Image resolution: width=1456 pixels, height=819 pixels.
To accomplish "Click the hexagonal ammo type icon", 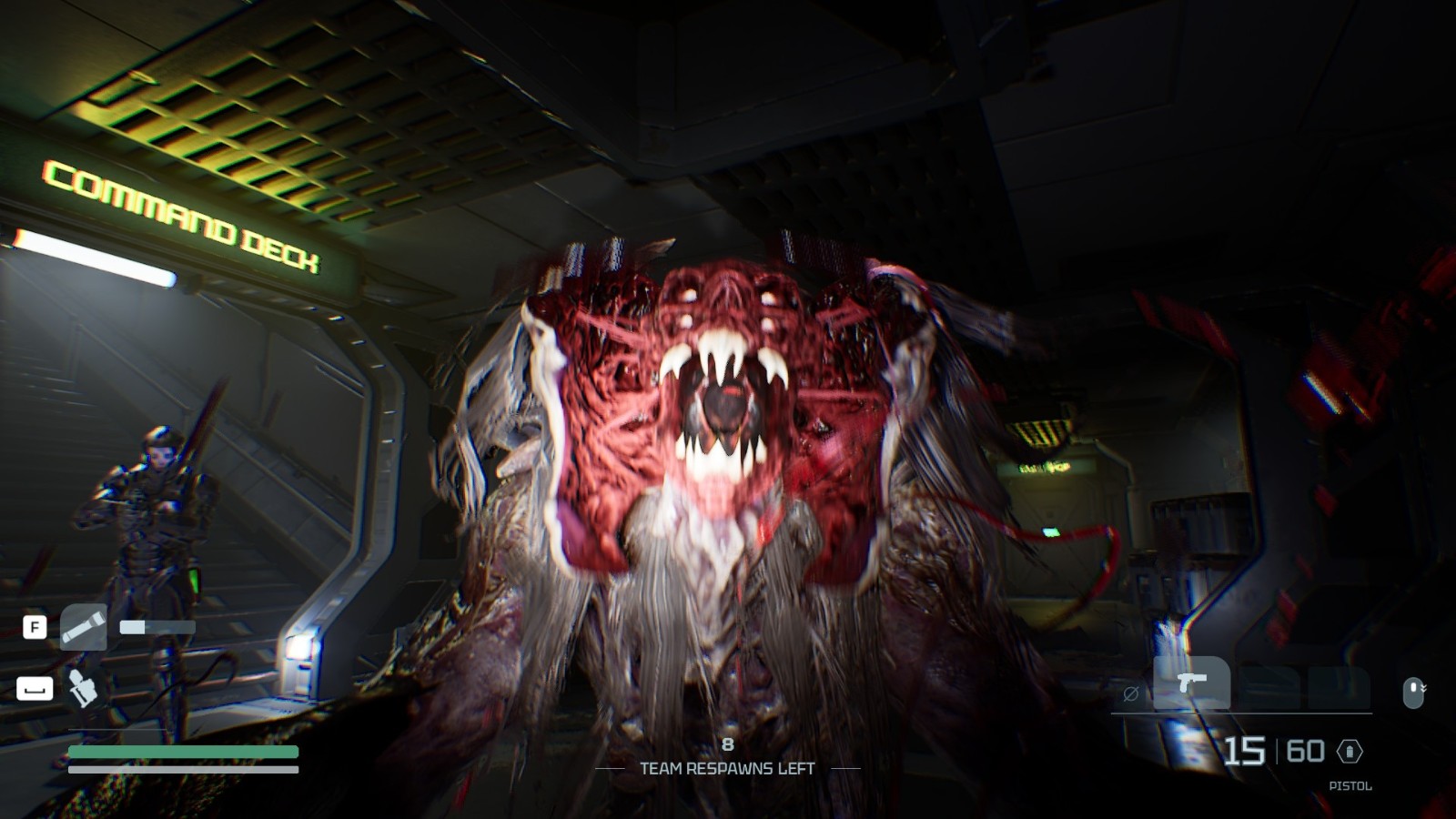I will click(1350, 752).
